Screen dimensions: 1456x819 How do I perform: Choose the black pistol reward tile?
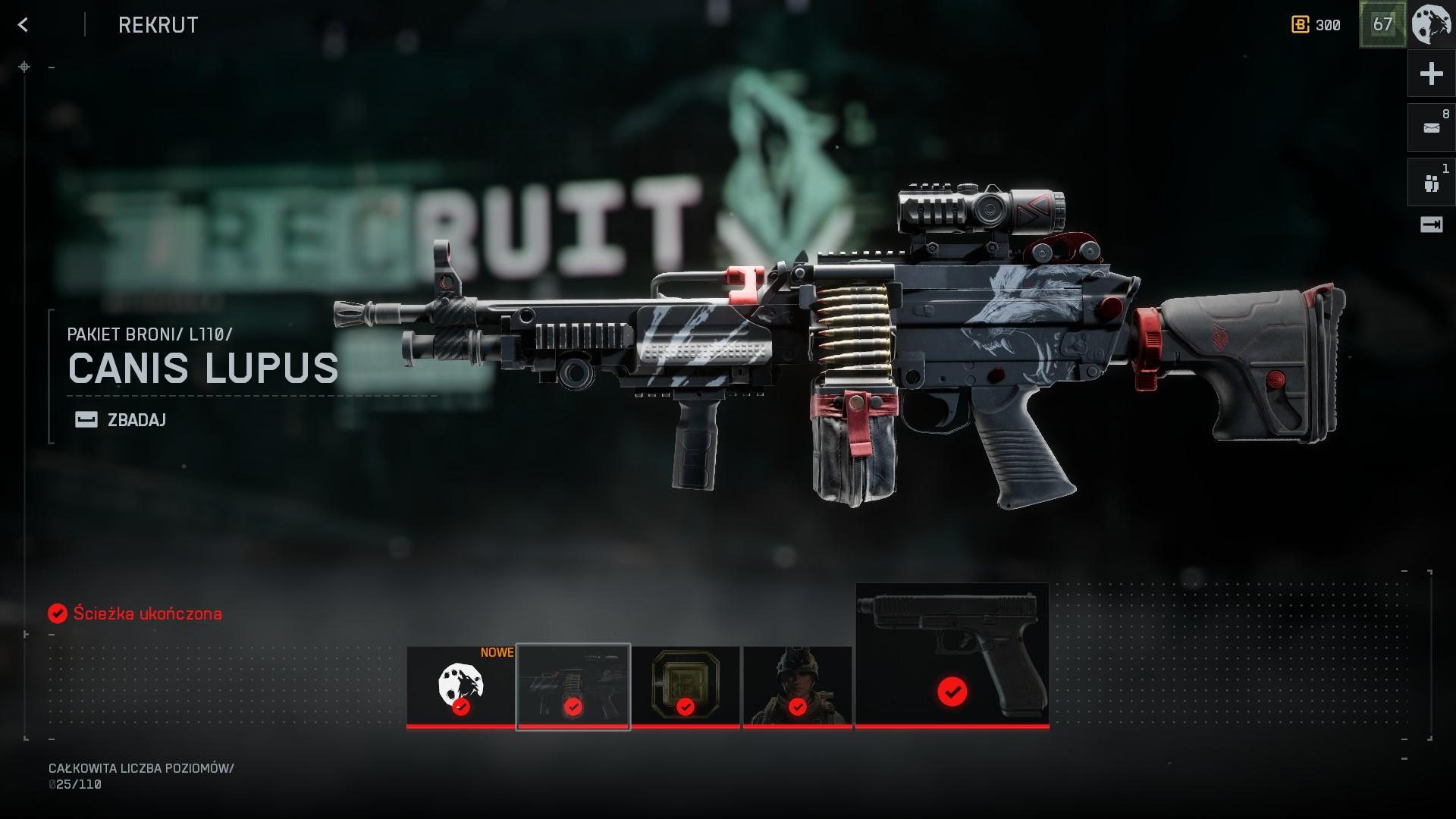(x=952, y=655)
